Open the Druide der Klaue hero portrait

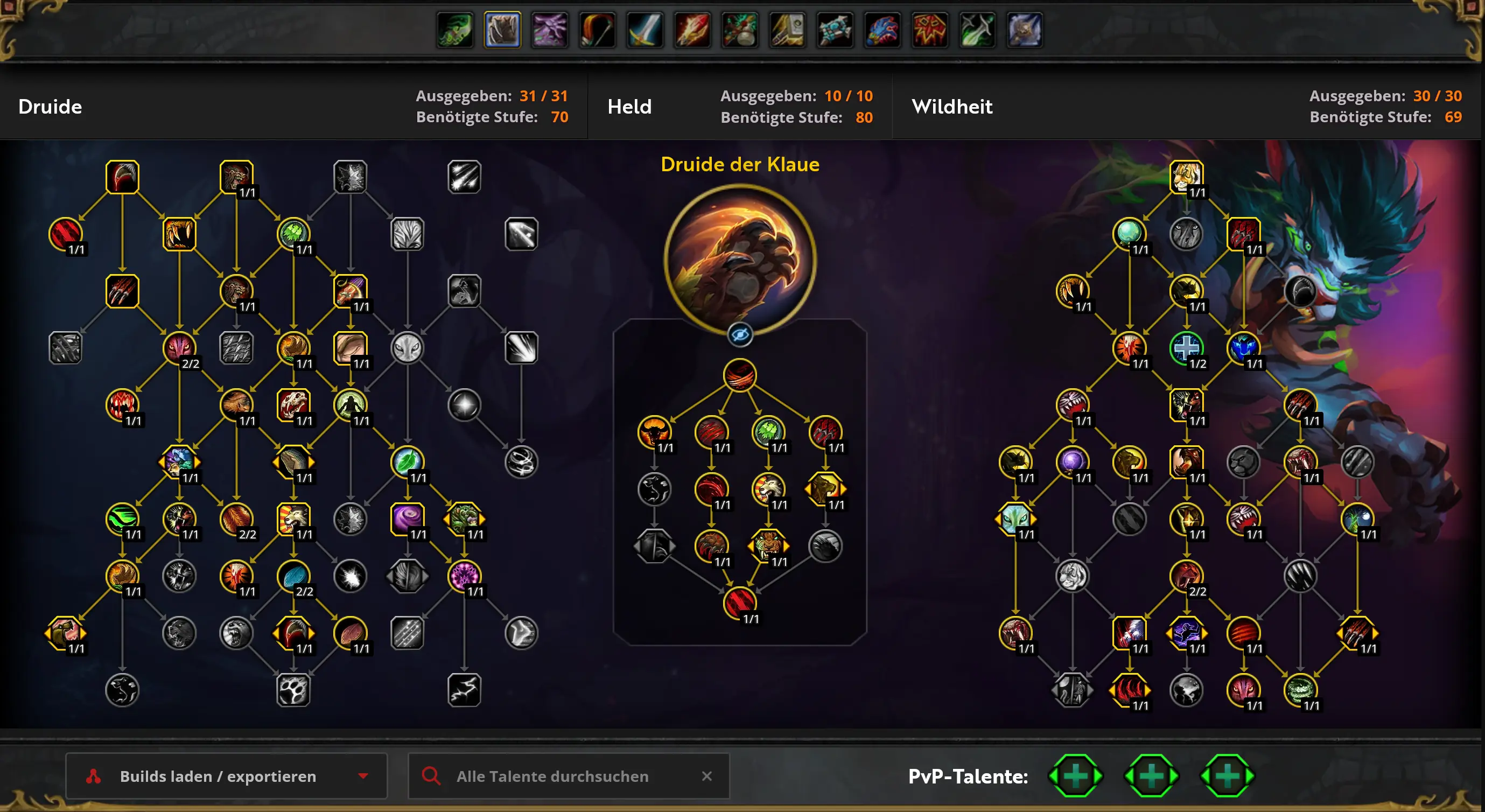[x=740, y=260]
